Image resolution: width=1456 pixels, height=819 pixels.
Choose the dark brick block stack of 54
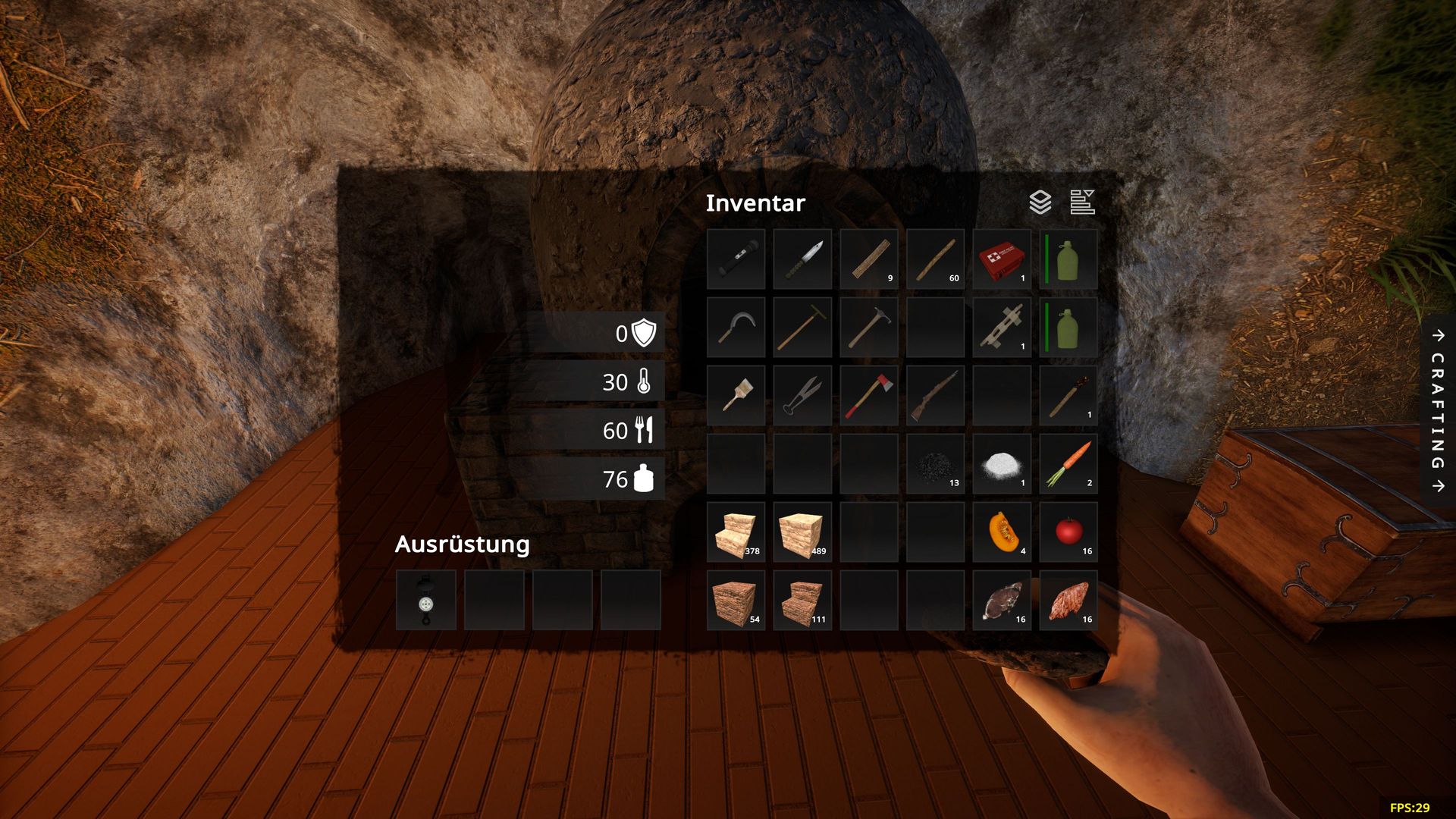pyautogui.click(x=736, y=601)
